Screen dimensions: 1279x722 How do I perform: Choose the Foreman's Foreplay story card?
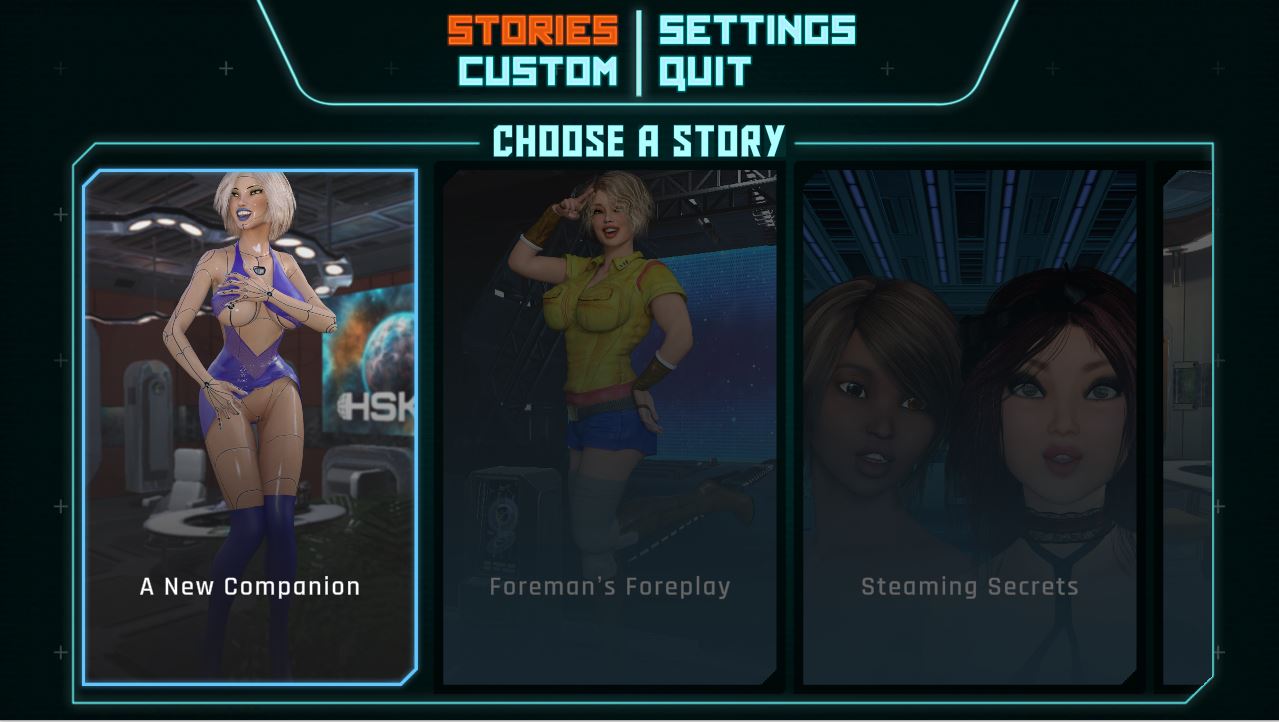point(609,427)
